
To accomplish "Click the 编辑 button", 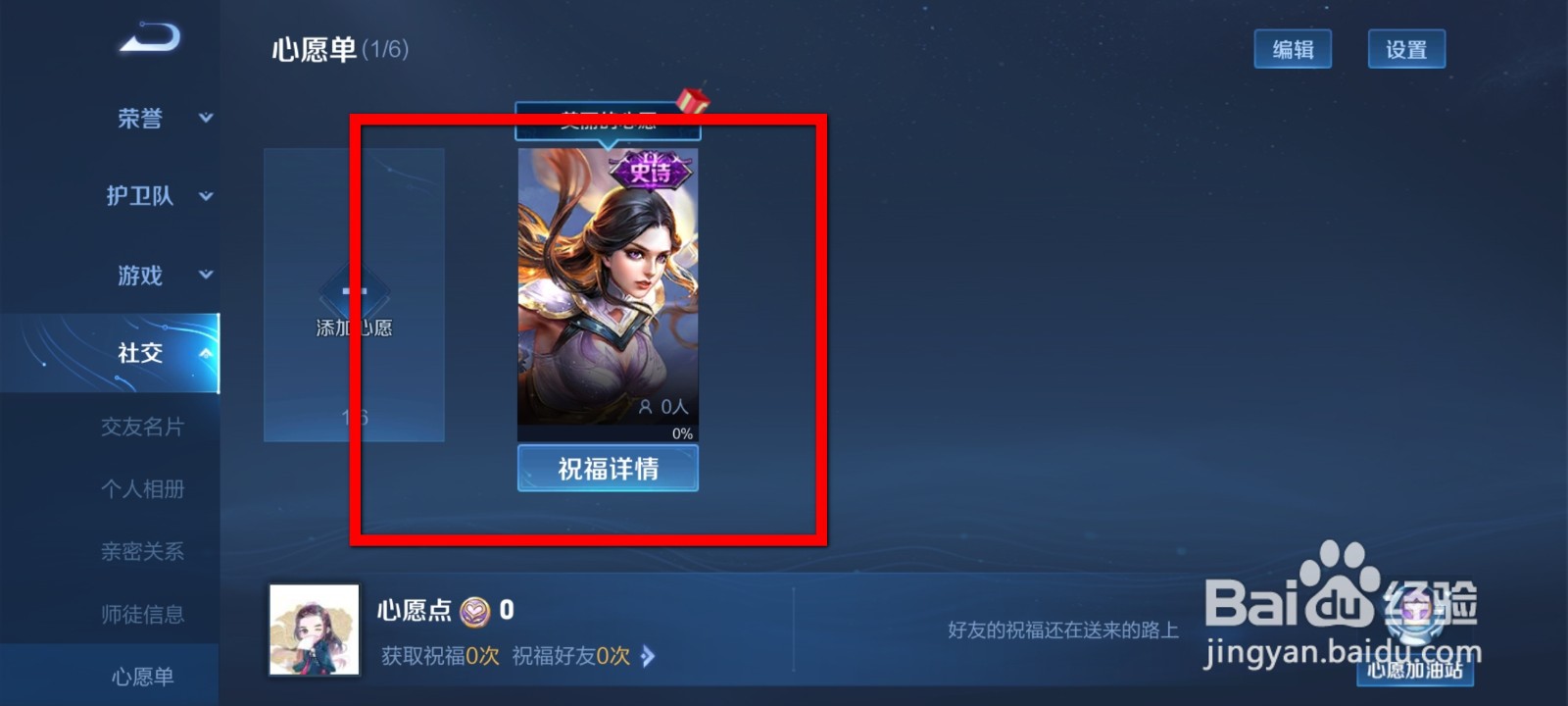I will [x=1293, y=48].
